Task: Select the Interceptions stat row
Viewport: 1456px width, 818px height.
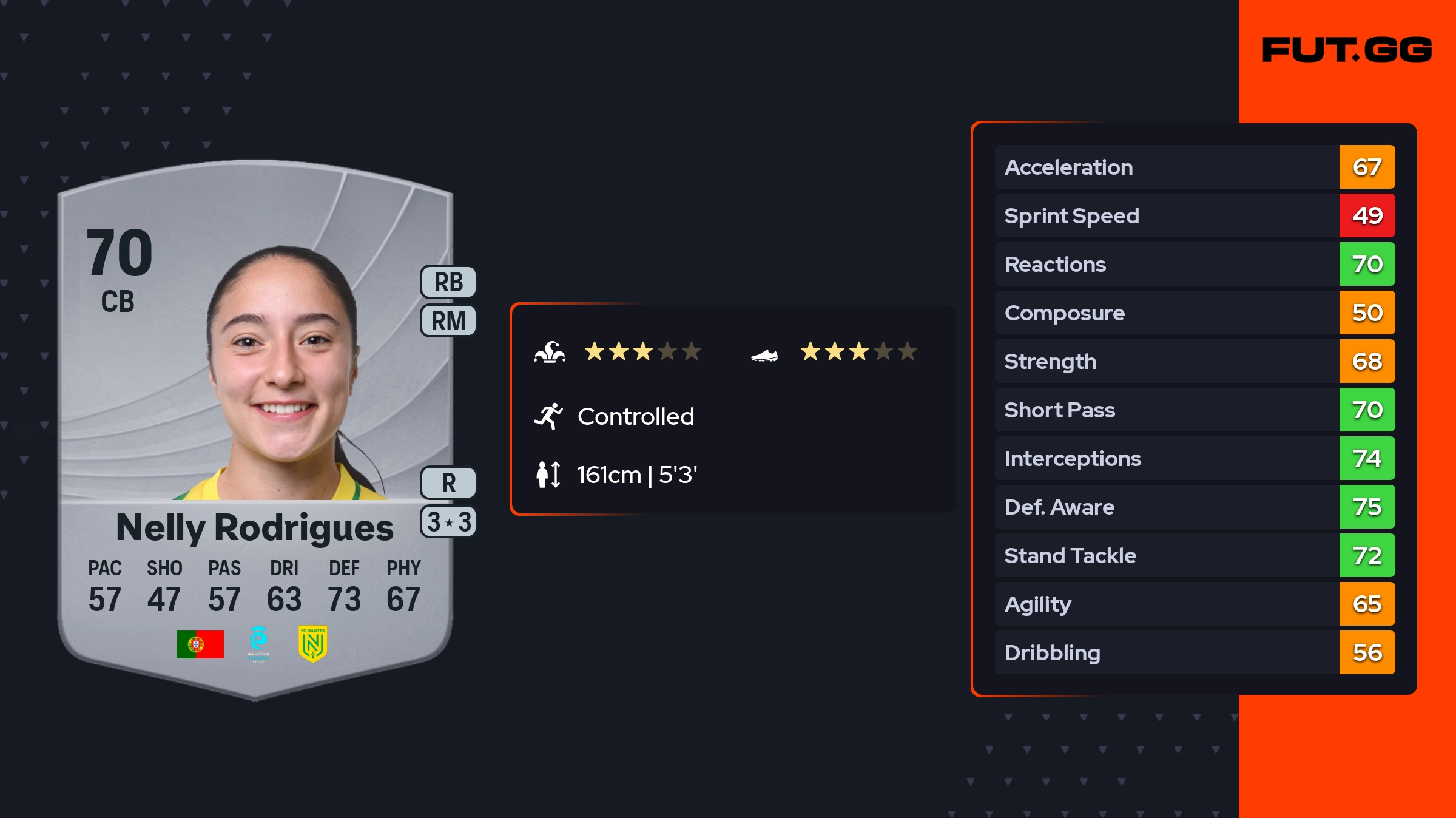Action: tap(1194, 458)
